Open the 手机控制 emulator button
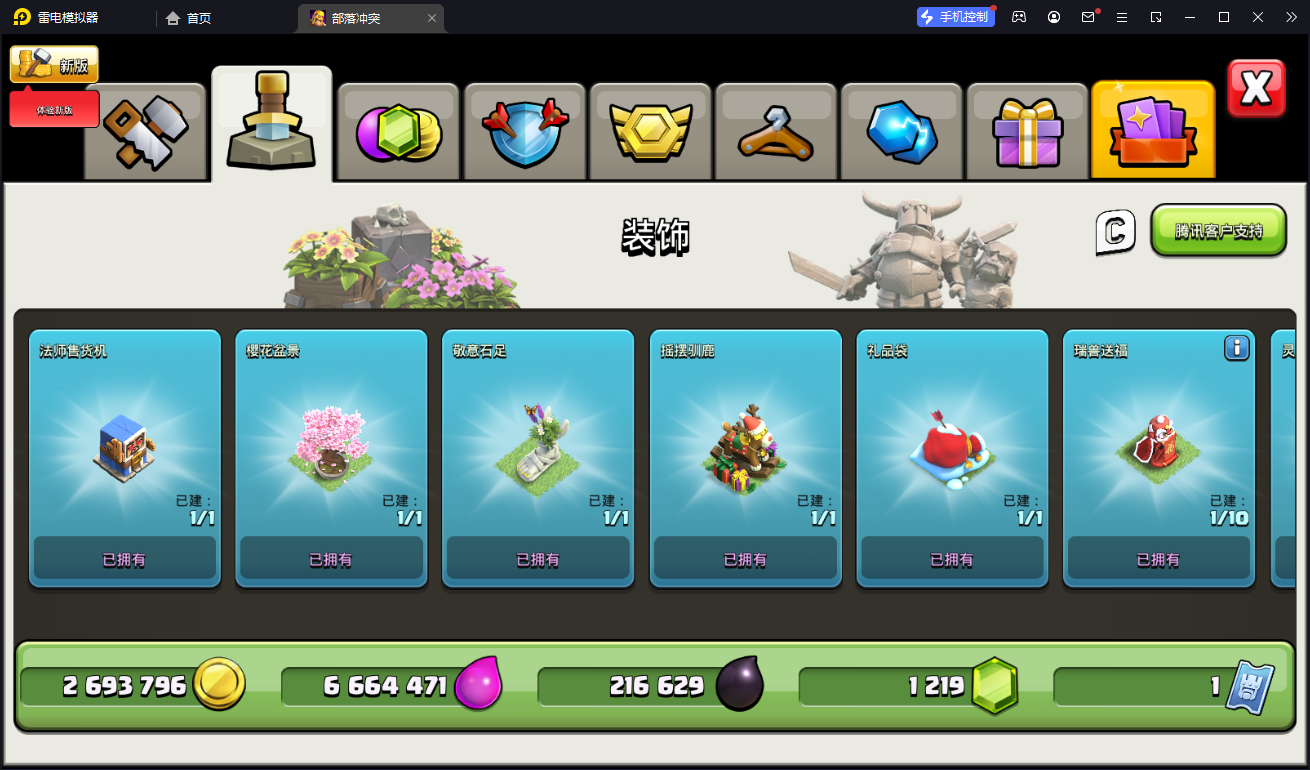Viewport: 1310px width, 770px height. click(x=956, y=17)
